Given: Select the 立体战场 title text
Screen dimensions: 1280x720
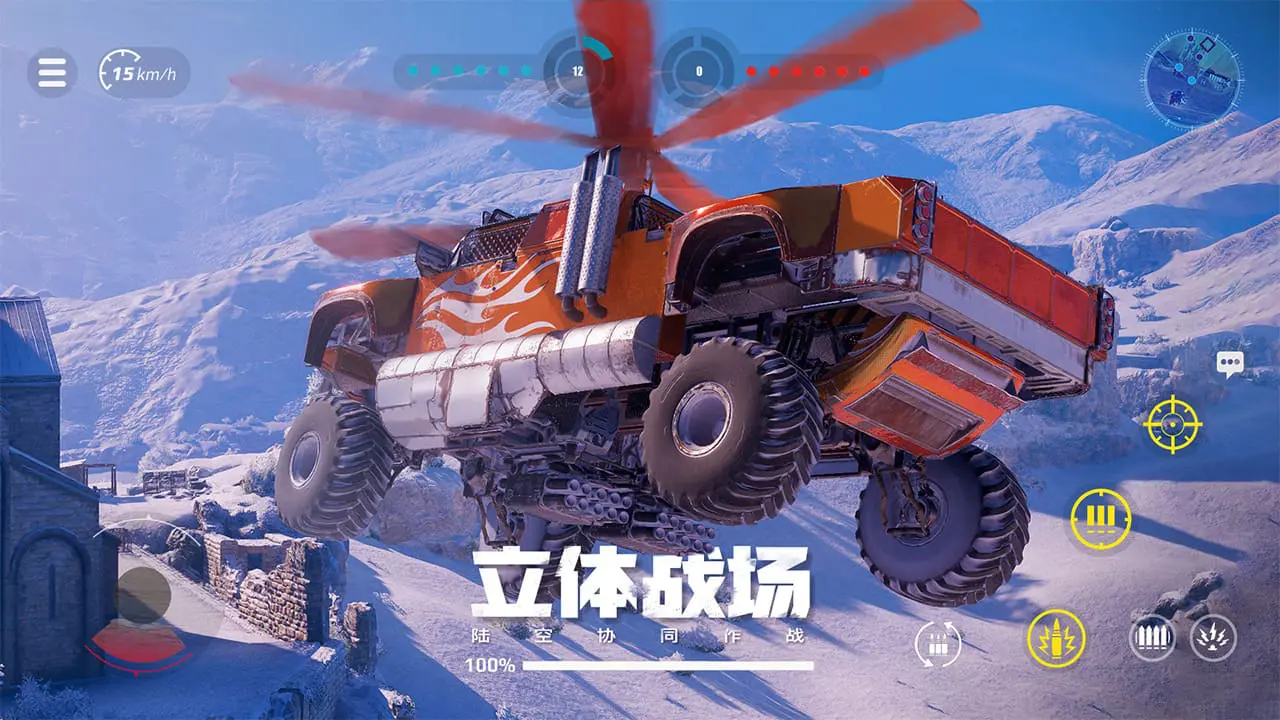Looking at the screenshot, I should point(640,583).
